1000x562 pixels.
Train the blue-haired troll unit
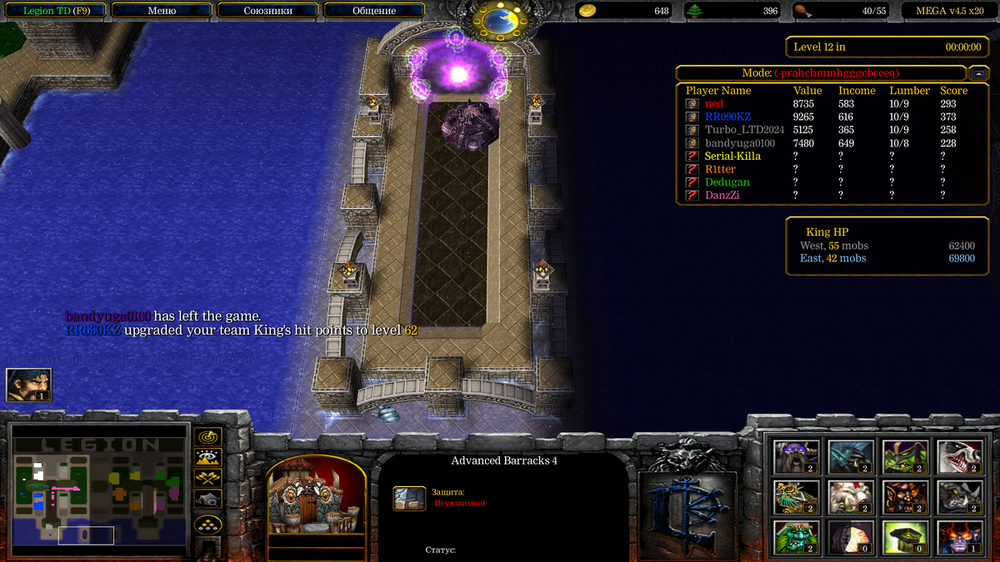click(x=850, y=456)
